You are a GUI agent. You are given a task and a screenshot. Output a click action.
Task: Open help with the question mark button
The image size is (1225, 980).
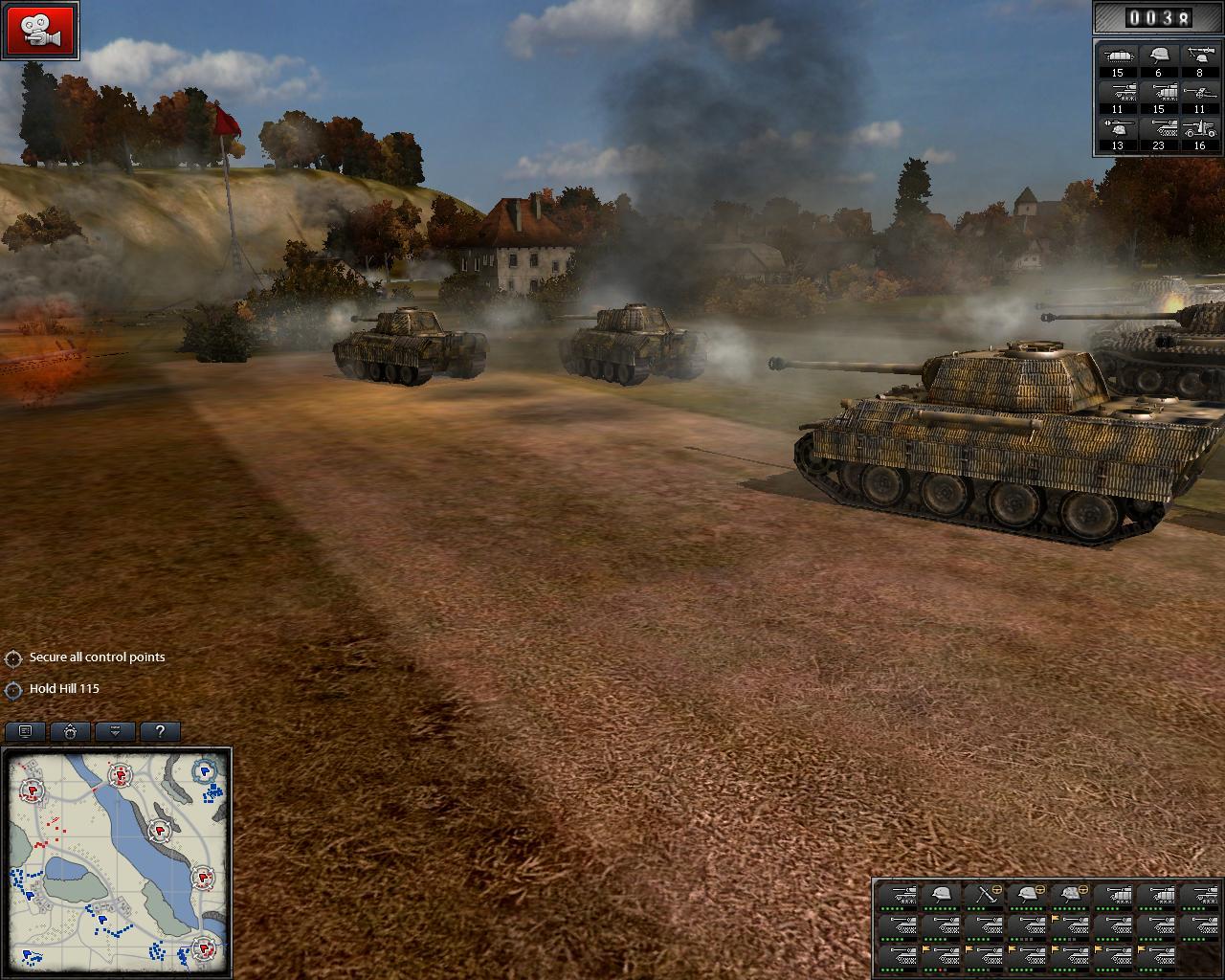coord(160,731)
